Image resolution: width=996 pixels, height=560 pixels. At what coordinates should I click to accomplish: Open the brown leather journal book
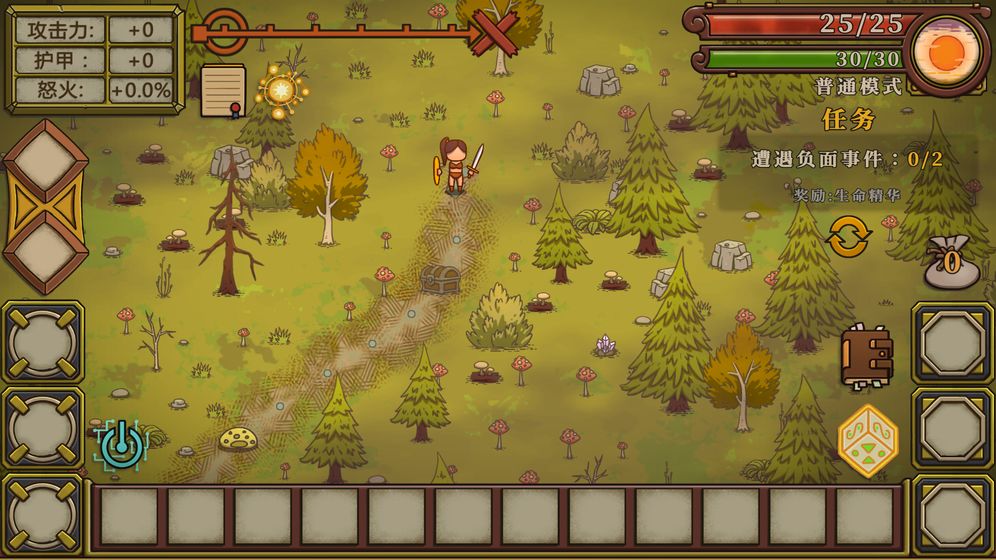[866, 357]
